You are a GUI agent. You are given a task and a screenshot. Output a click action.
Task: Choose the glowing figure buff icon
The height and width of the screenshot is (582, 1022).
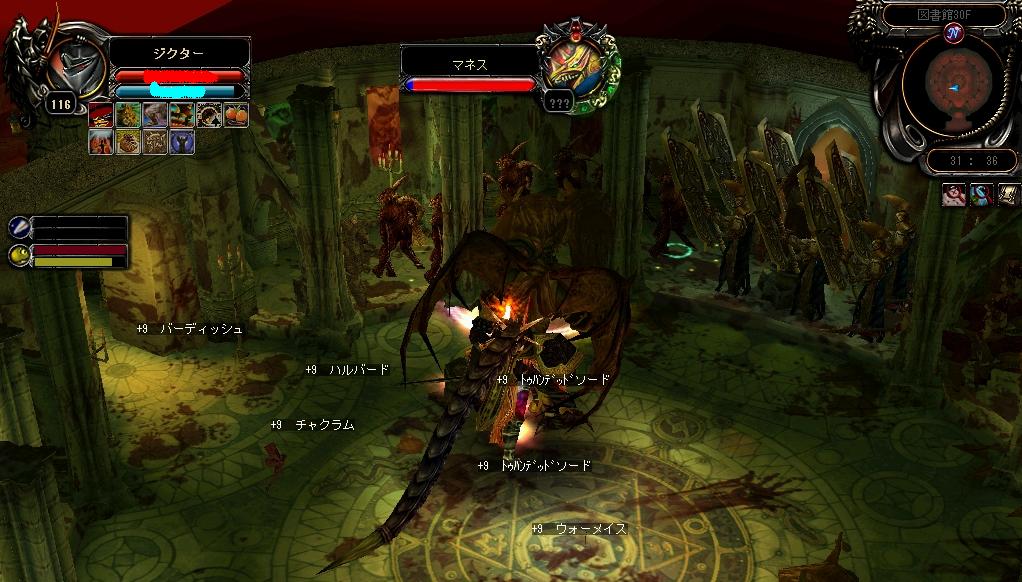click(101, 142)
